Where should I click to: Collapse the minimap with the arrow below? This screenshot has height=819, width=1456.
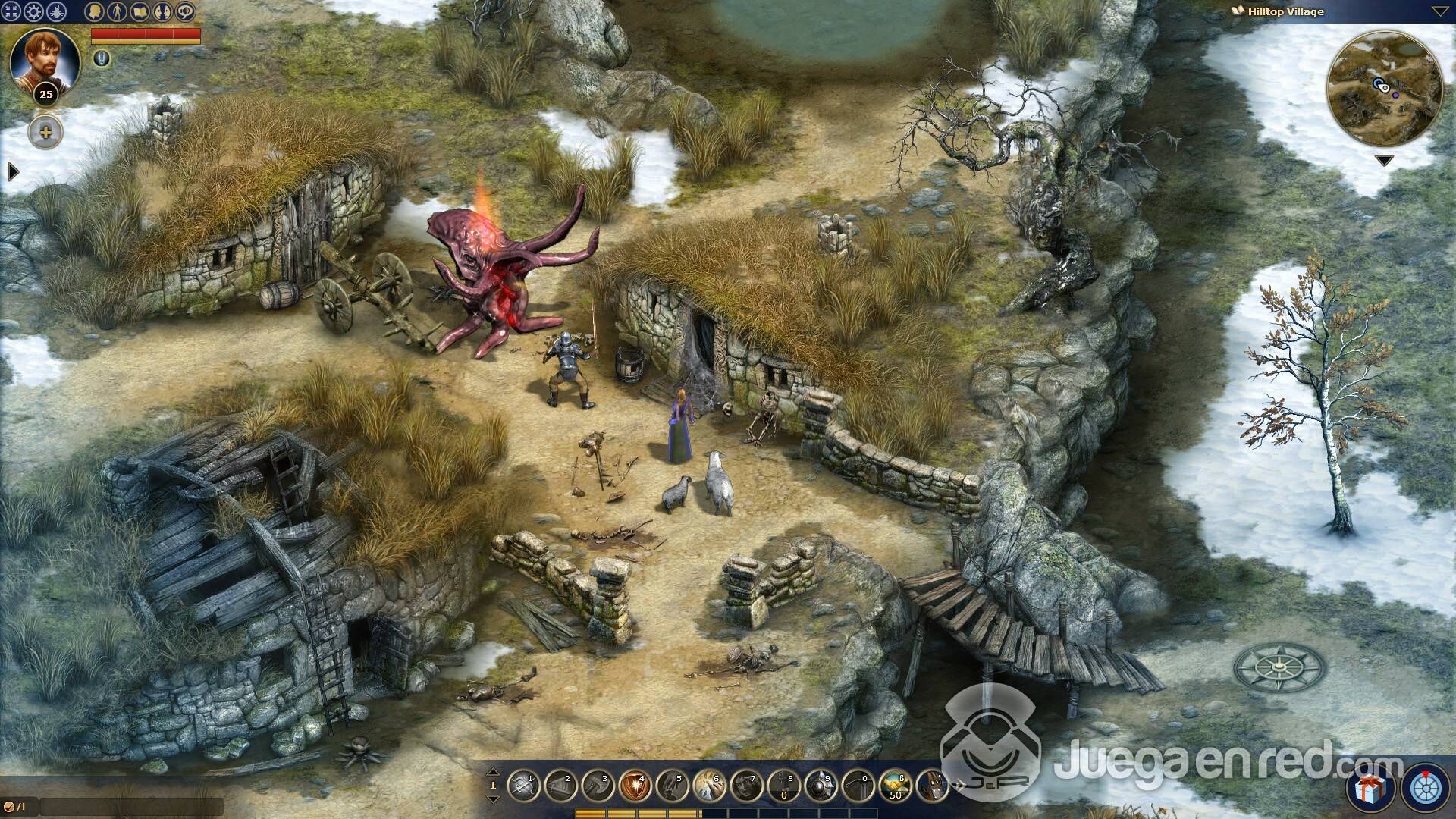tap(1384, 161)
